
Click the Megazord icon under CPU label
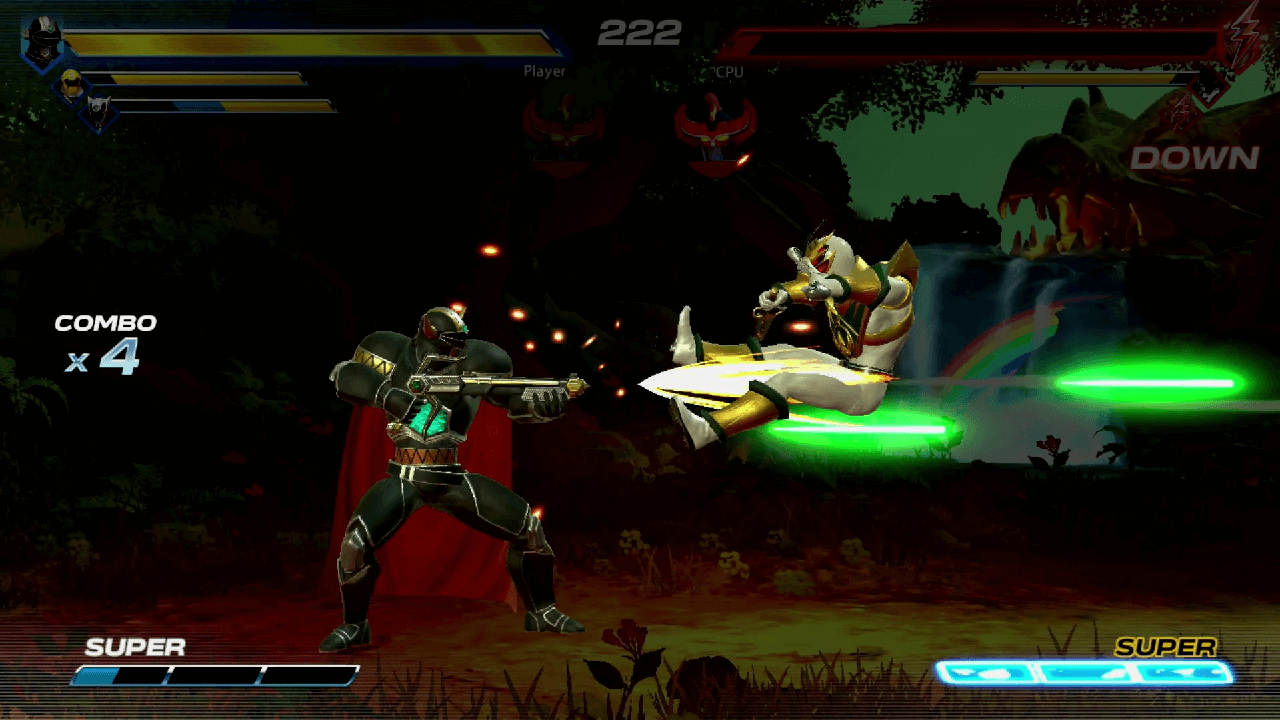coord(714,131)
